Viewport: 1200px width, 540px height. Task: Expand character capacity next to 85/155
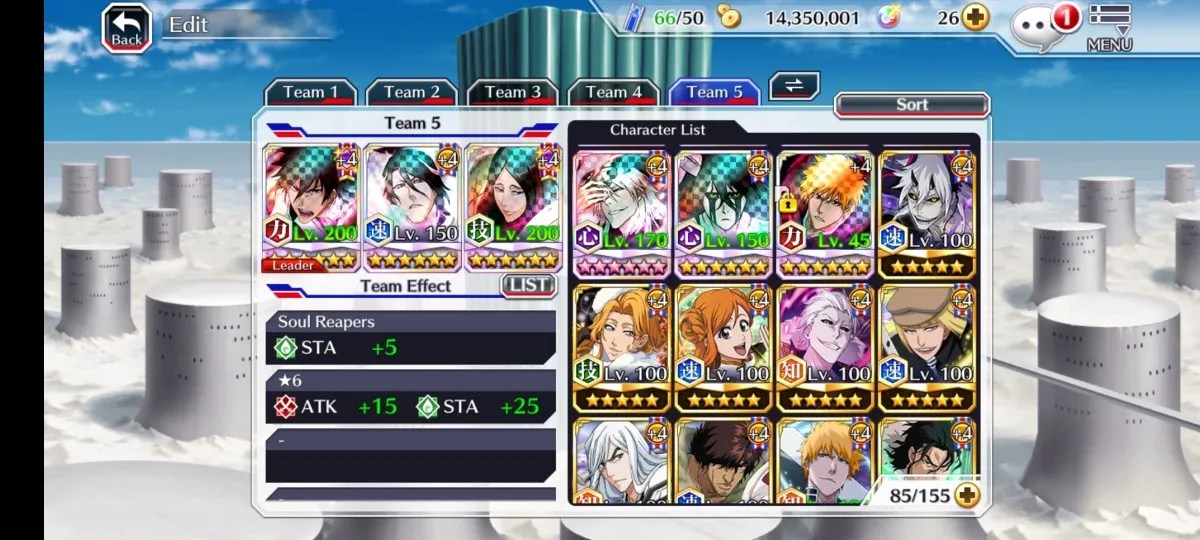tap(966, 494)
